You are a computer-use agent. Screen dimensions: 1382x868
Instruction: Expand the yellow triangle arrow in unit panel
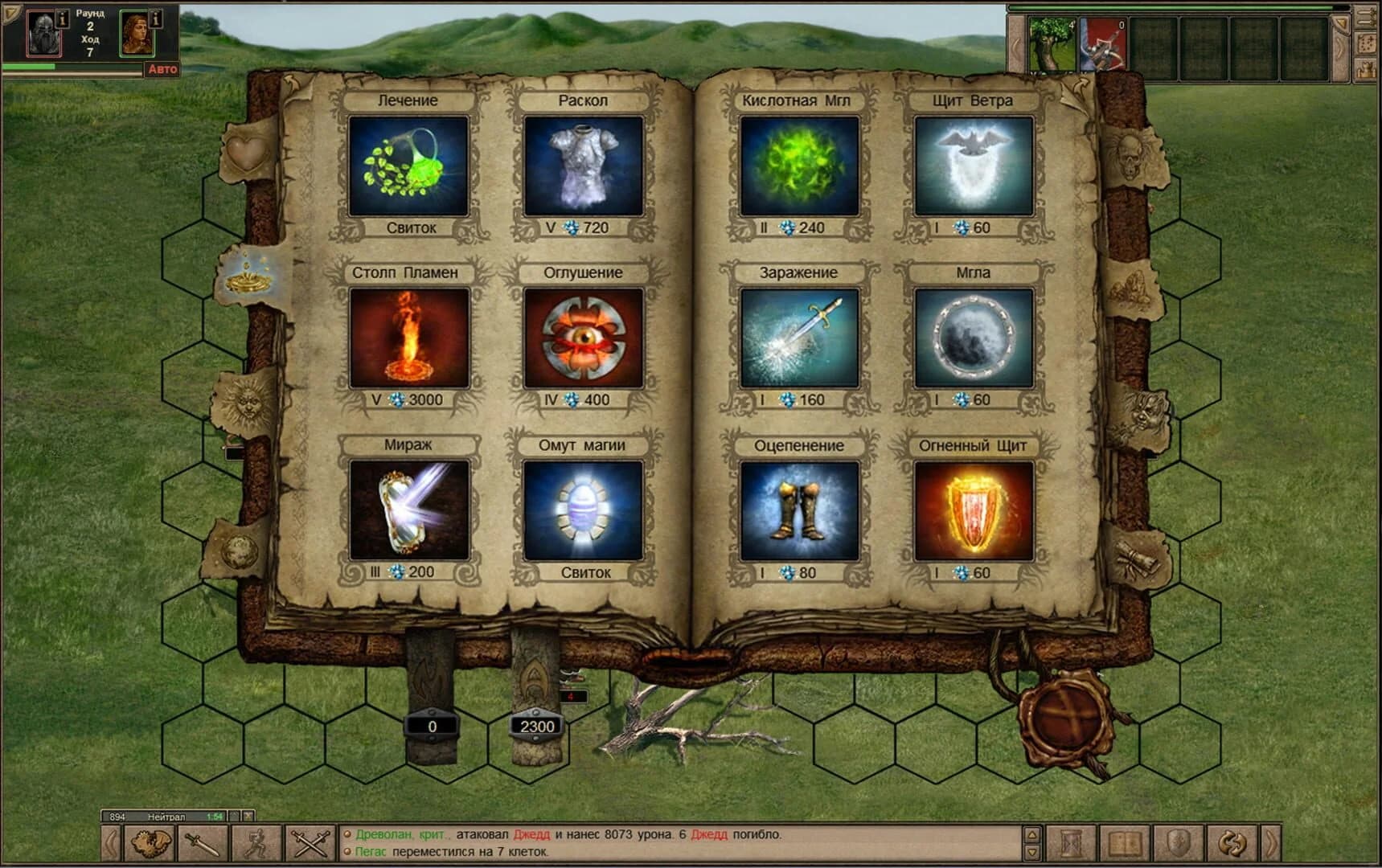click(x=1341, y=22)
